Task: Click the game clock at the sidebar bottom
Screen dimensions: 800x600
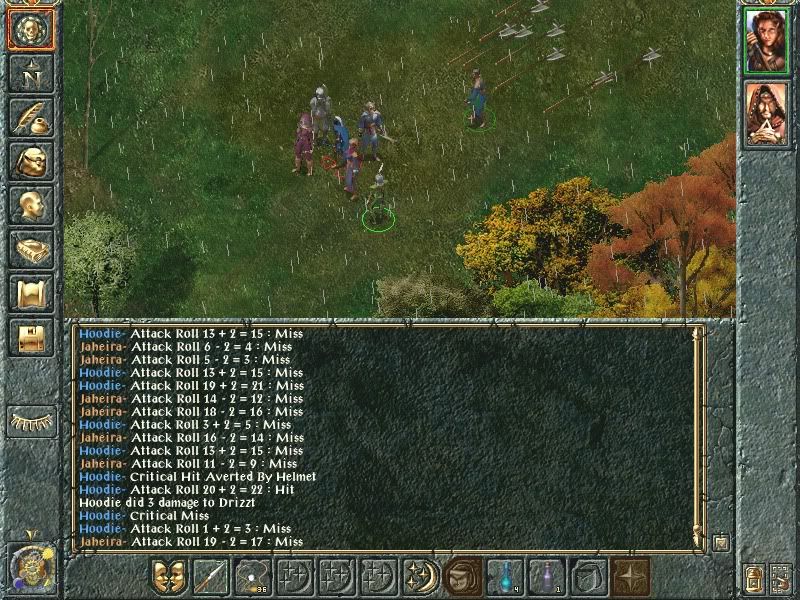Action: pos(29,567)
